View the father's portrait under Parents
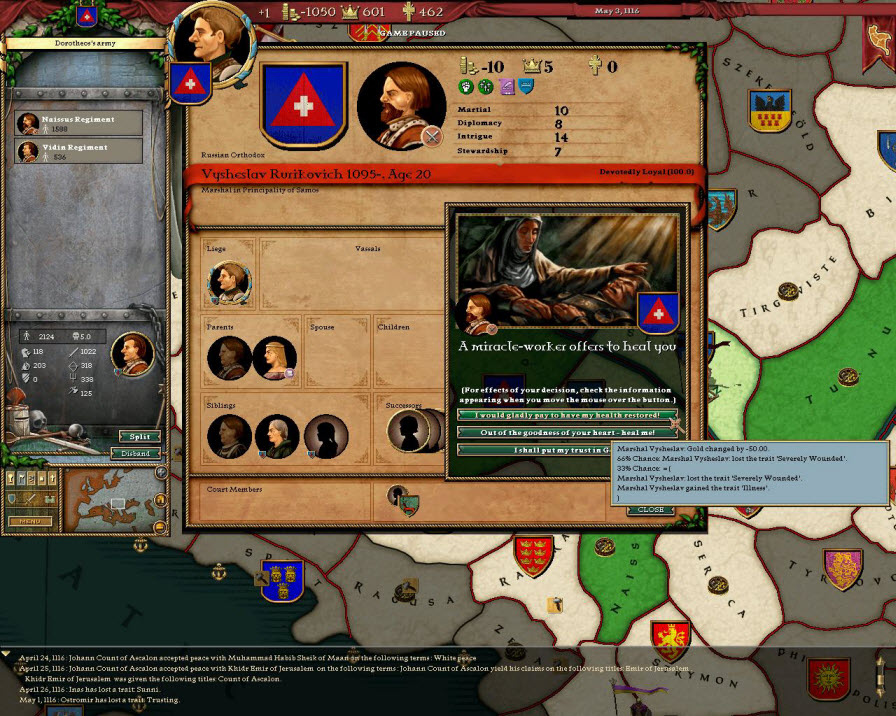 (x=229, y=358)
